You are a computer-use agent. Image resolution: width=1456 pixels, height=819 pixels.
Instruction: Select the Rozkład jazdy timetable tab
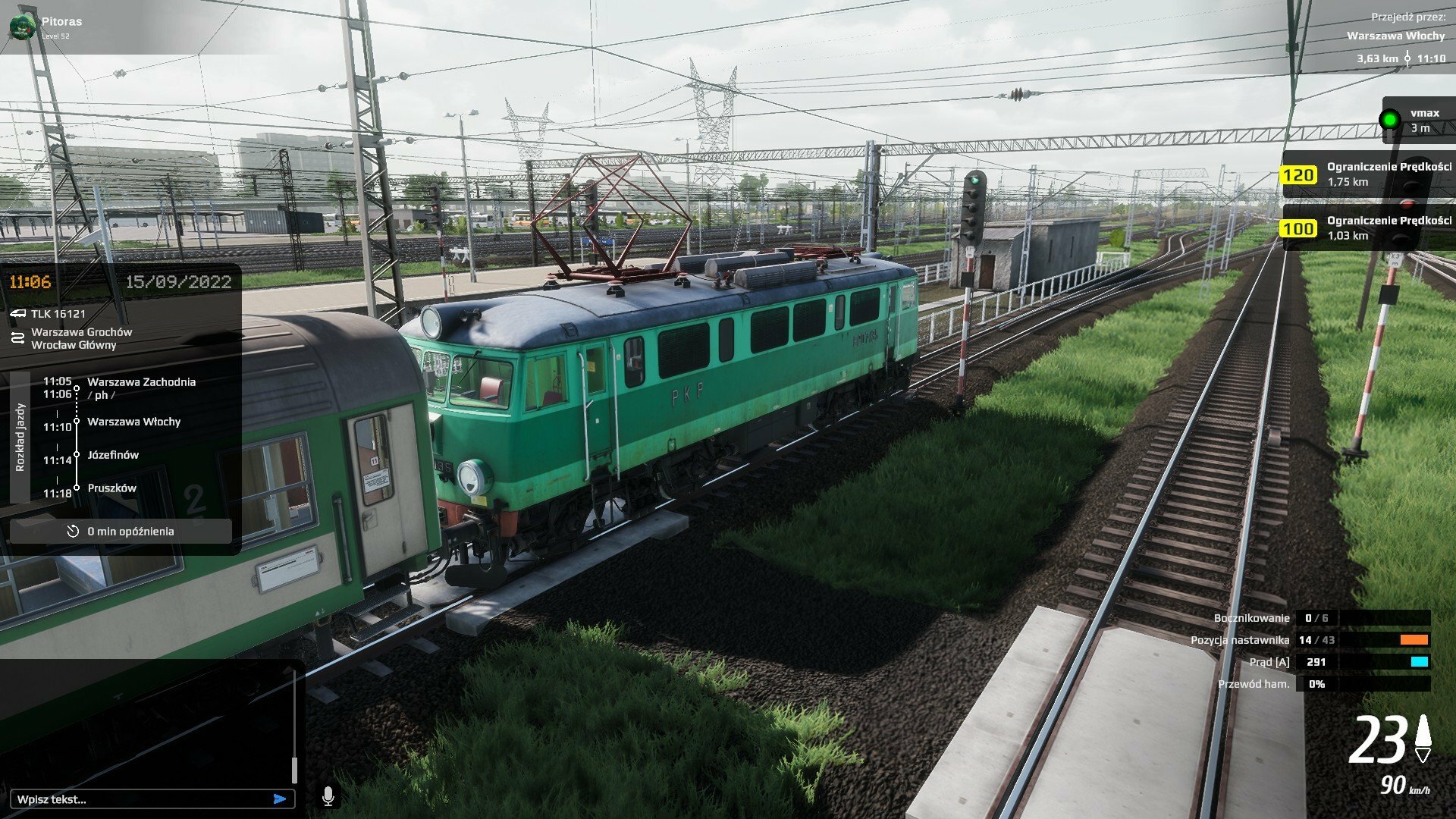click(x=20, y=438)
